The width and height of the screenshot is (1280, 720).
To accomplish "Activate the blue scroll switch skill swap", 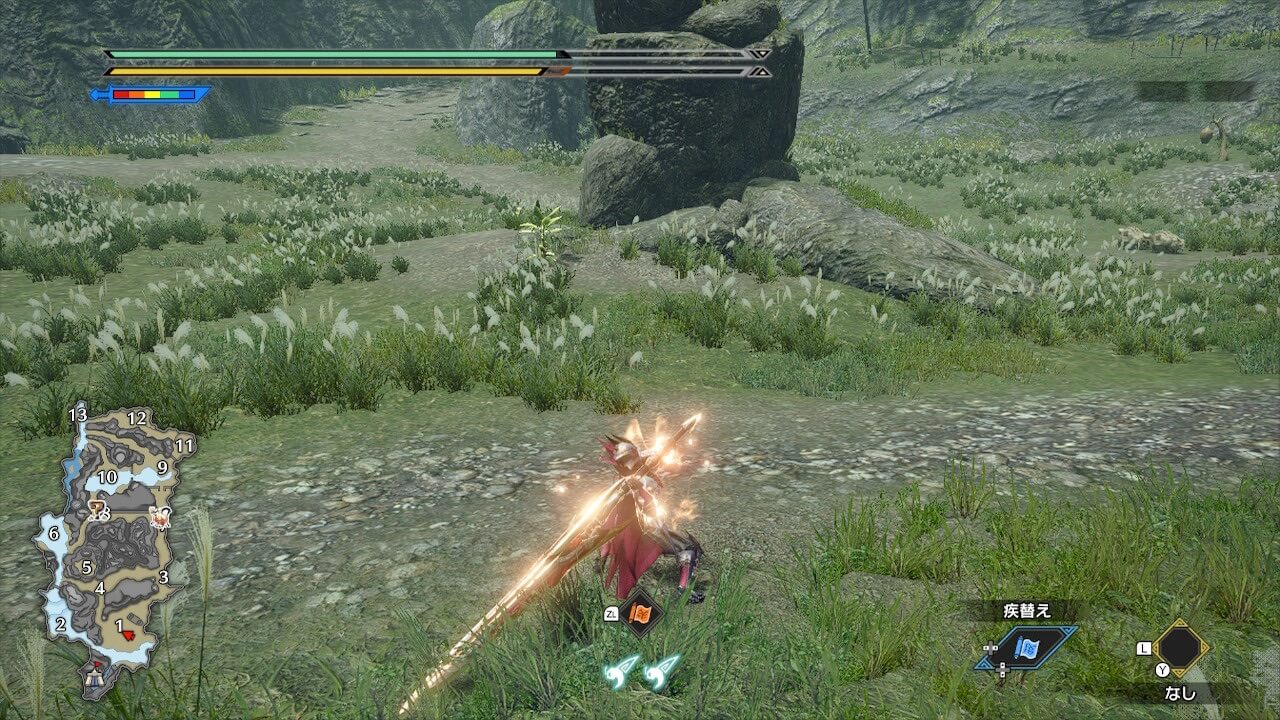I will click(1026, 647).
